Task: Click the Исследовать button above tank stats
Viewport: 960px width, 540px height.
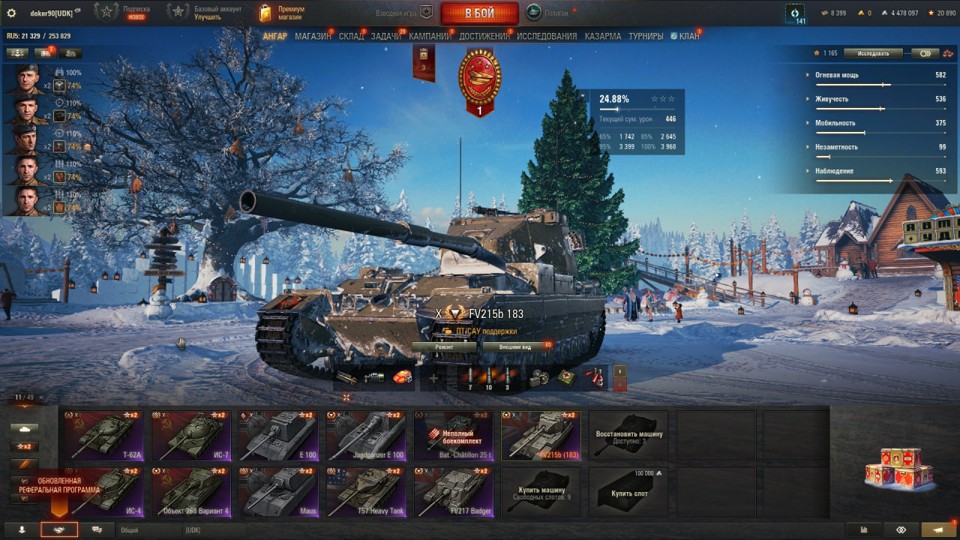Action: point(872,53)
